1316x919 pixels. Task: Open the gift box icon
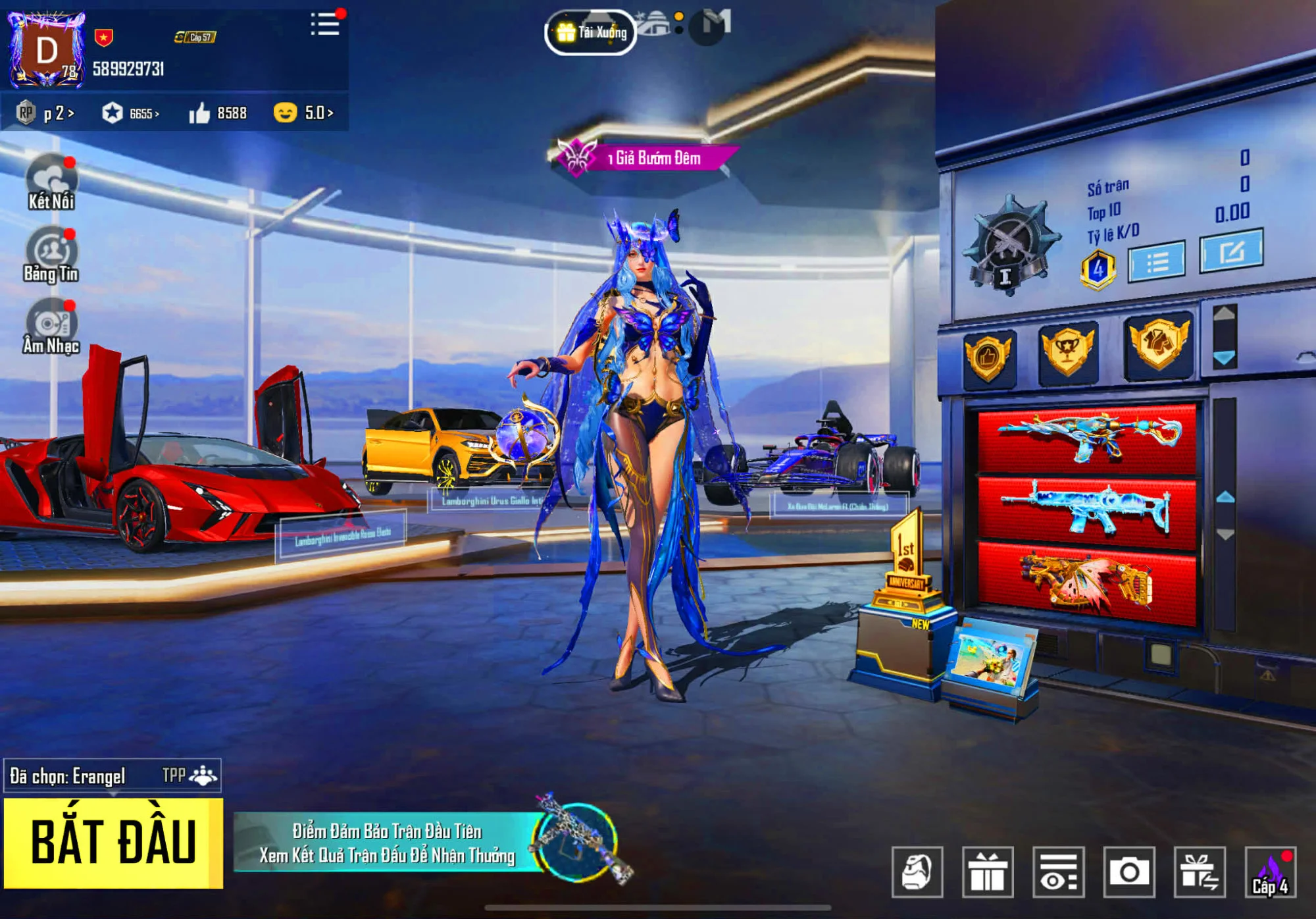(x=988, y=872)
